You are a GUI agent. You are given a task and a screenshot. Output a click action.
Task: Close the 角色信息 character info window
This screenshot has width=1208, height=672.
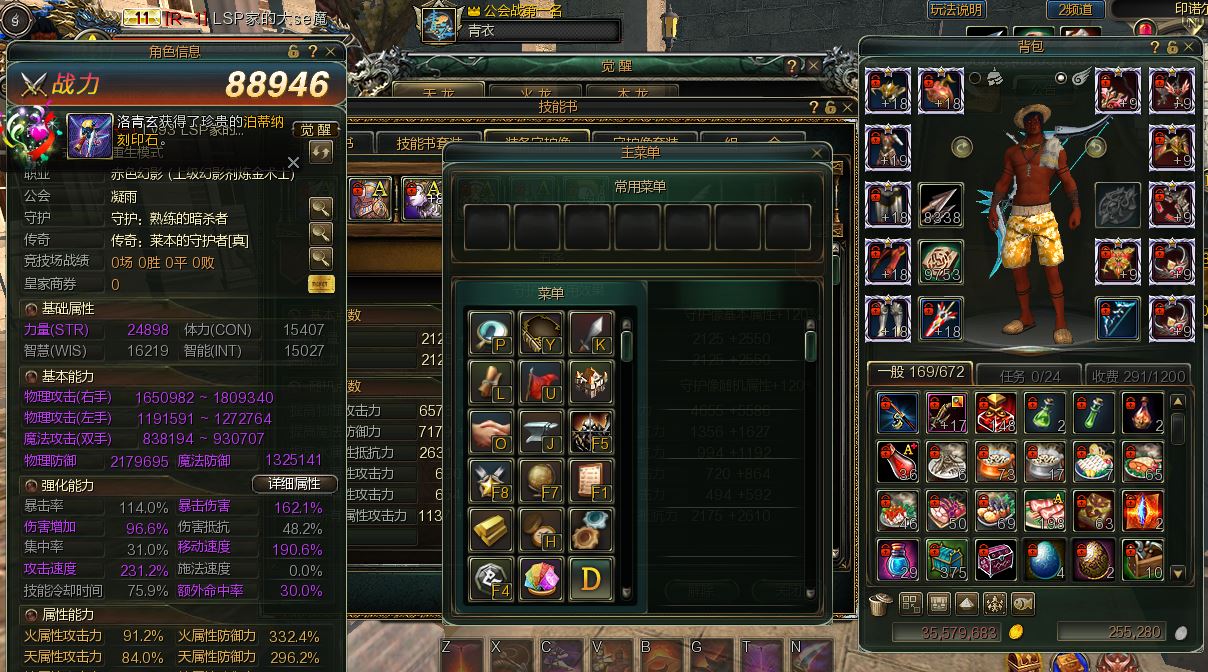pos(332,51)
